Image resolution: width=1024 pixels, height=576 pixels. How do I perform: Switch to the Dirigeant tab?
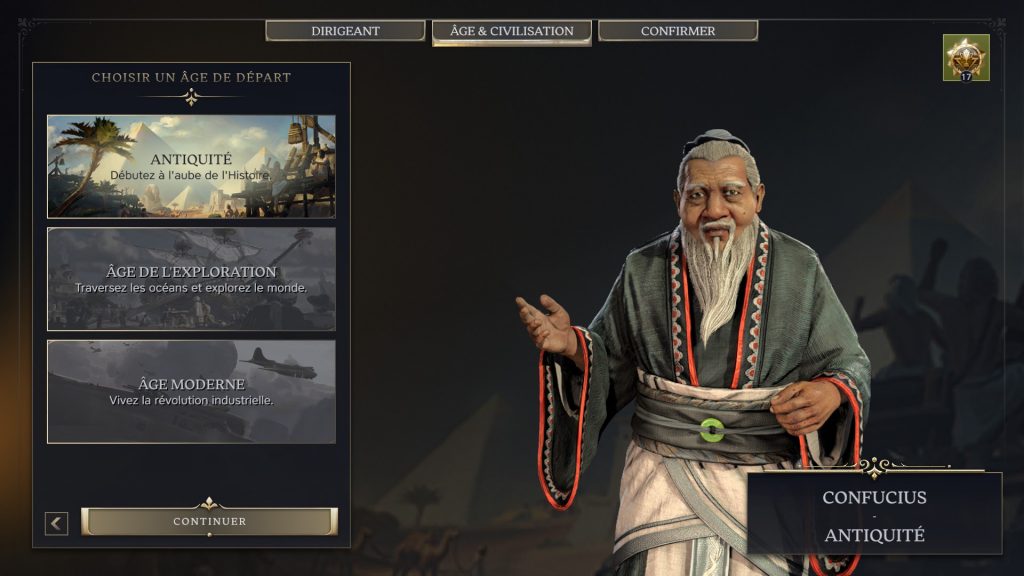[345, 31]
